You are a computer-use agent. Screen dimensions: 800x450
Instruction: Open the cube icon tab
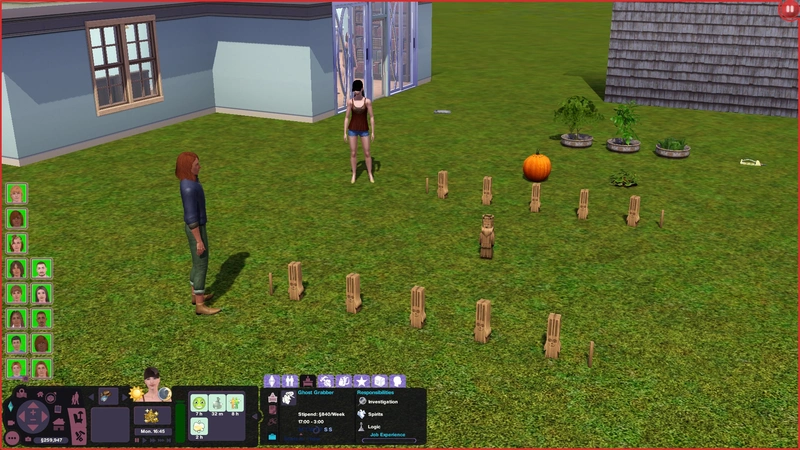click(379, 381)
